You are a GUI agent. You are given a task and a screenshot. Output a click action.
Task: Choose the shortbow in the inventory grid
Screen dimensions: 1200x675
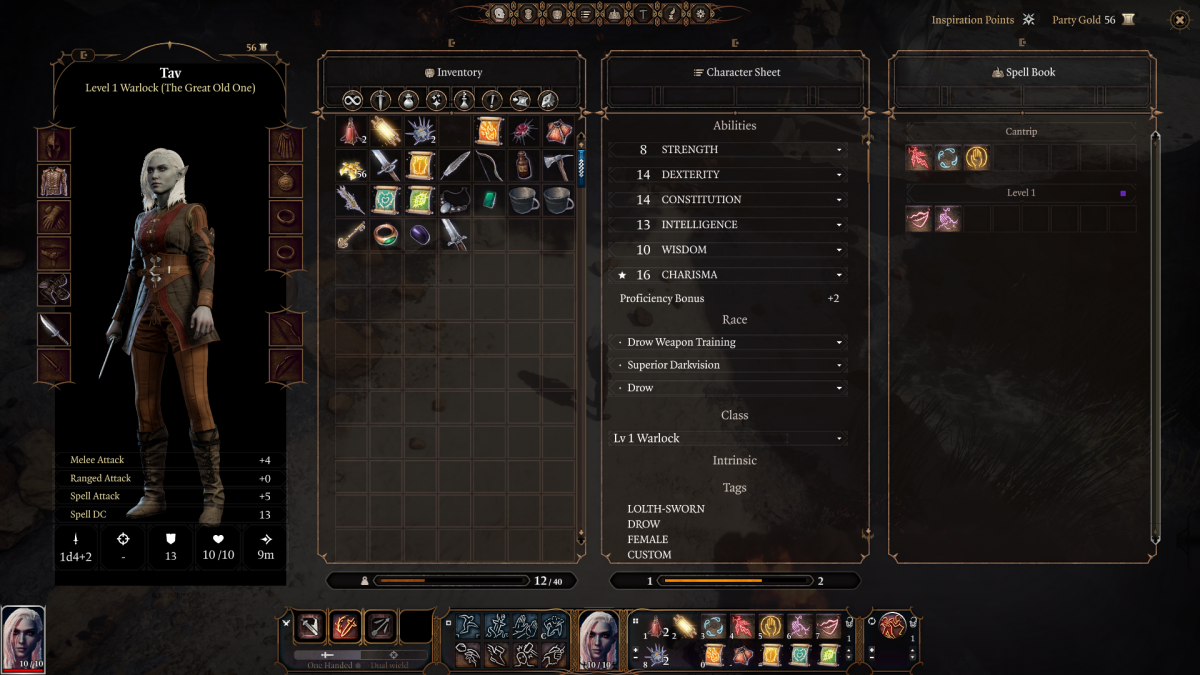tap(489, 166)
